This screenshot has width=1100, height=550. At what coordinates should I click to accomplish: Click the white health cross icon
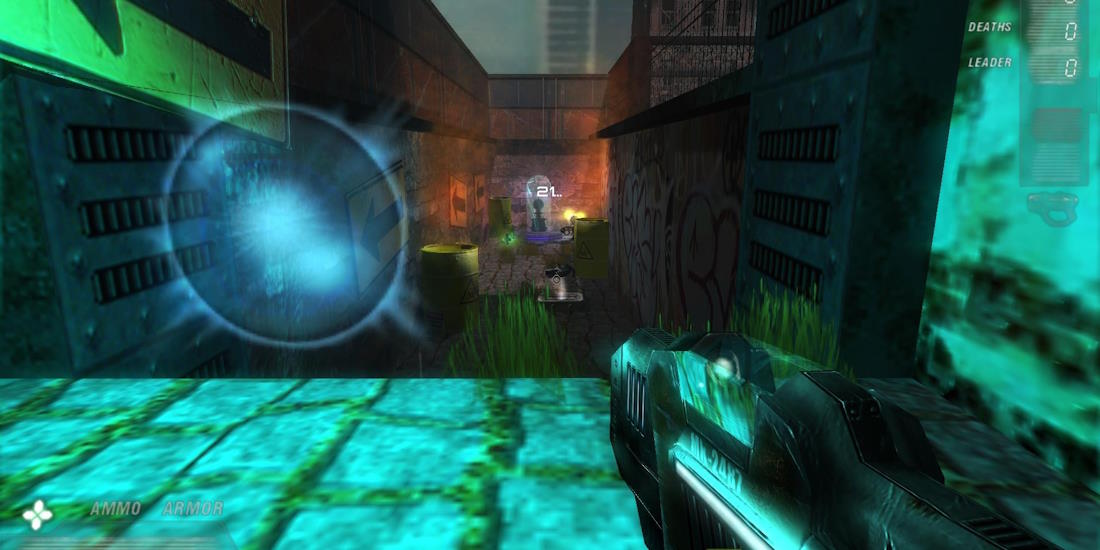point(38,514)
